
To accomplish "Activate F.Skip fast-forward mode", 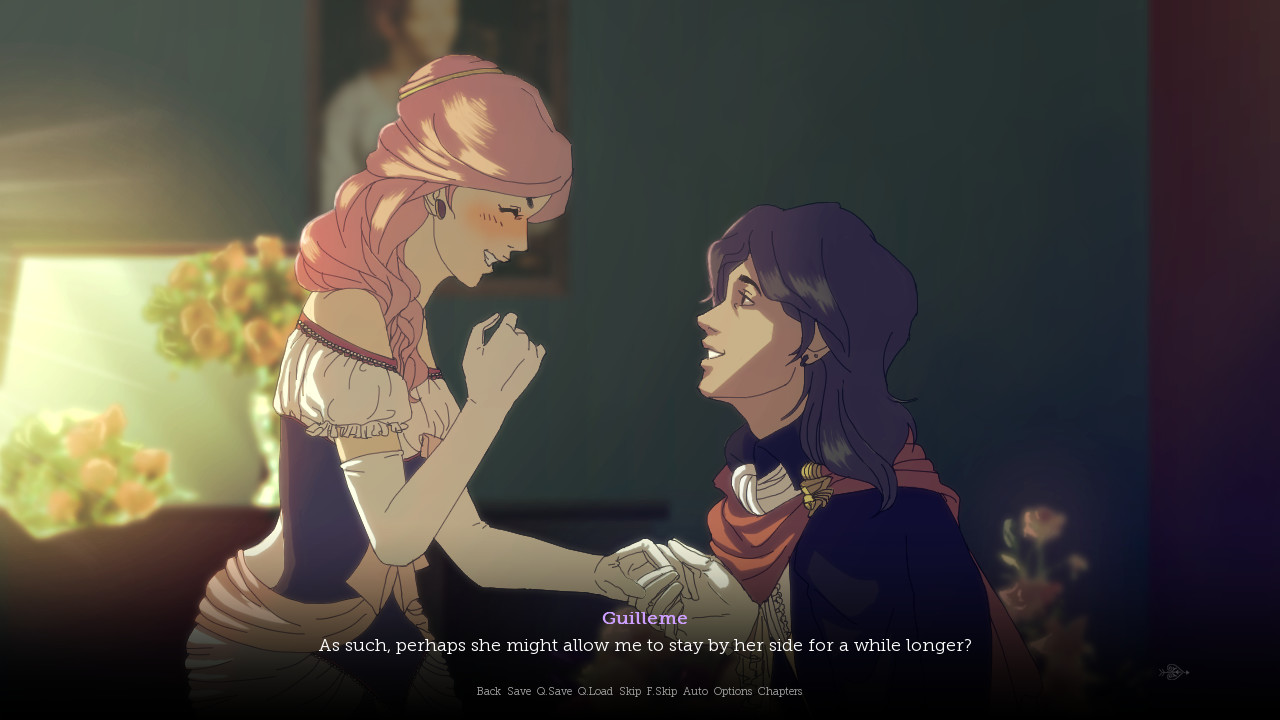I will coord(661,691).
